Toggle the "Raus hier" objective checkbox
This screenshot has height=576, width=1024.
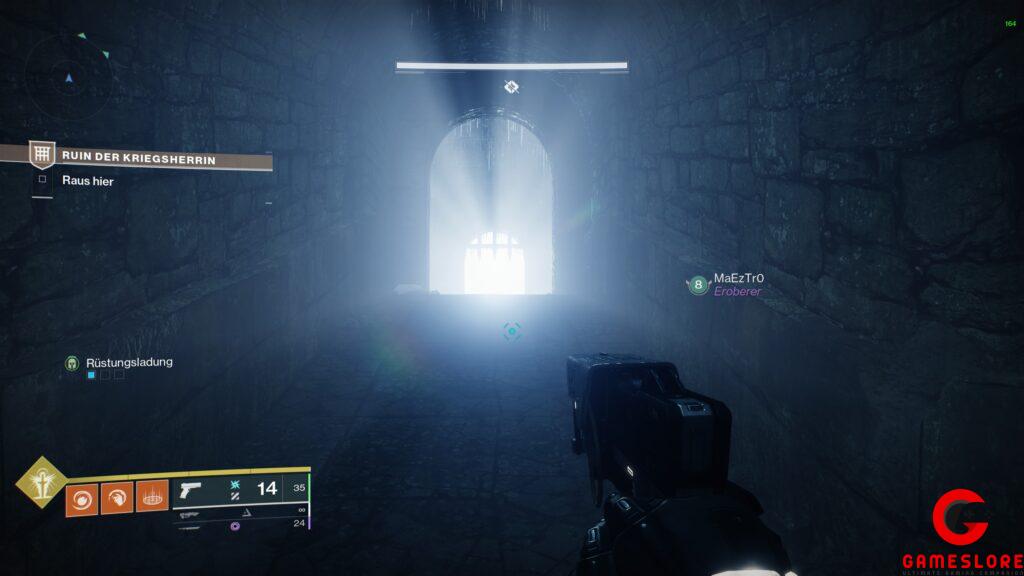click(x=42, y=181)
